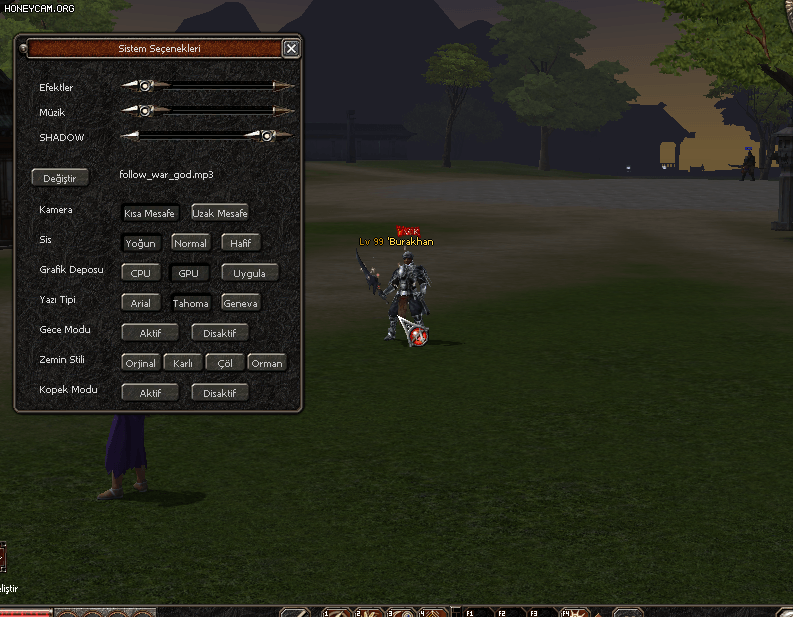793x617 pixels.
Task: Choose the Arial font
Action: 140,303
